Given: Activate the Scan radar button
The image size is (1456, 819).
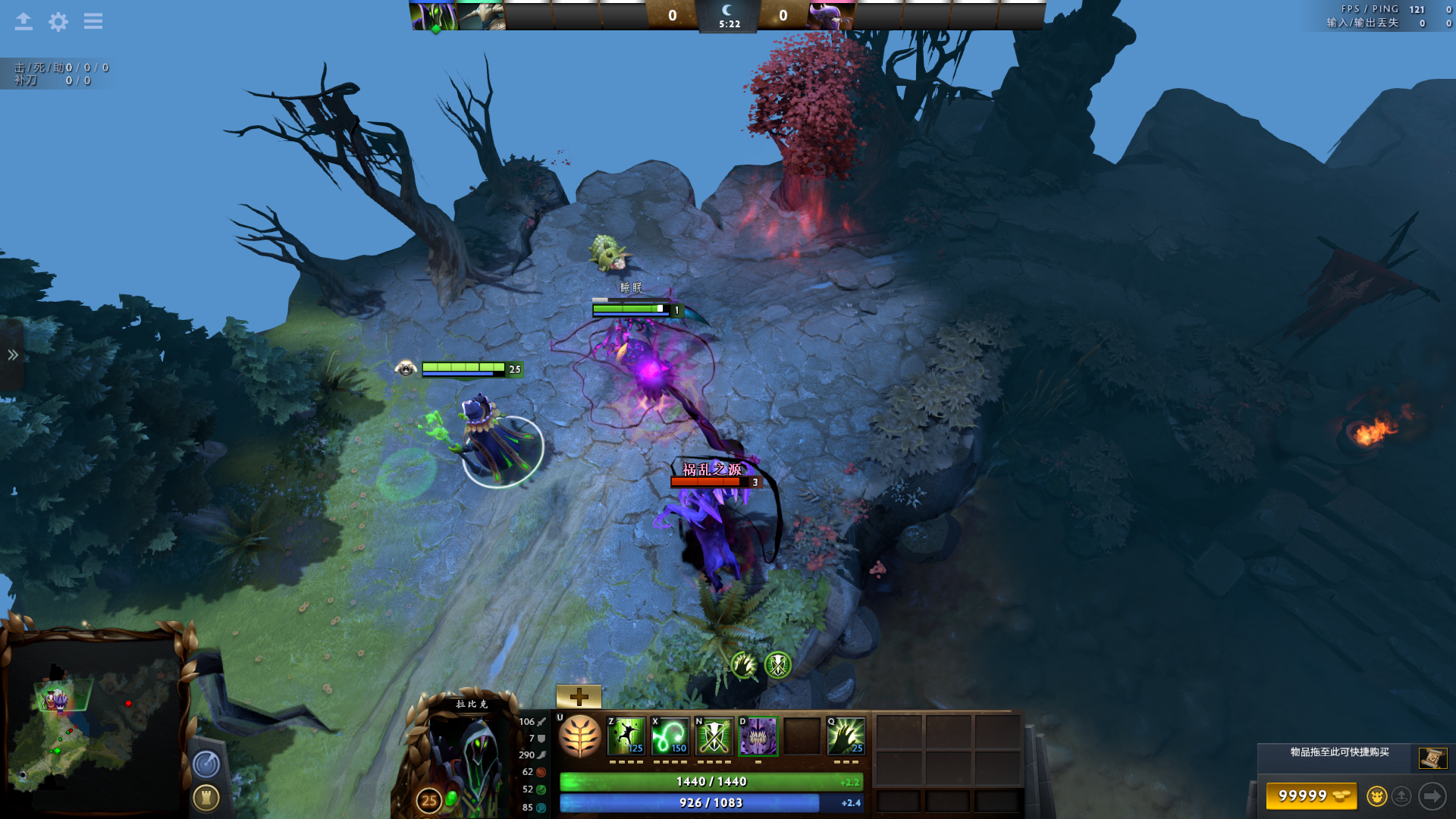Looking at the screenshot, I should pos(206,764).
